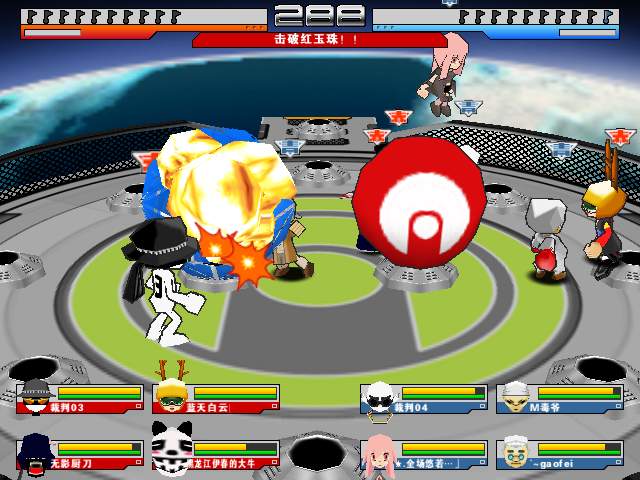Select the M毒爷 player portrait

point(515,397)
